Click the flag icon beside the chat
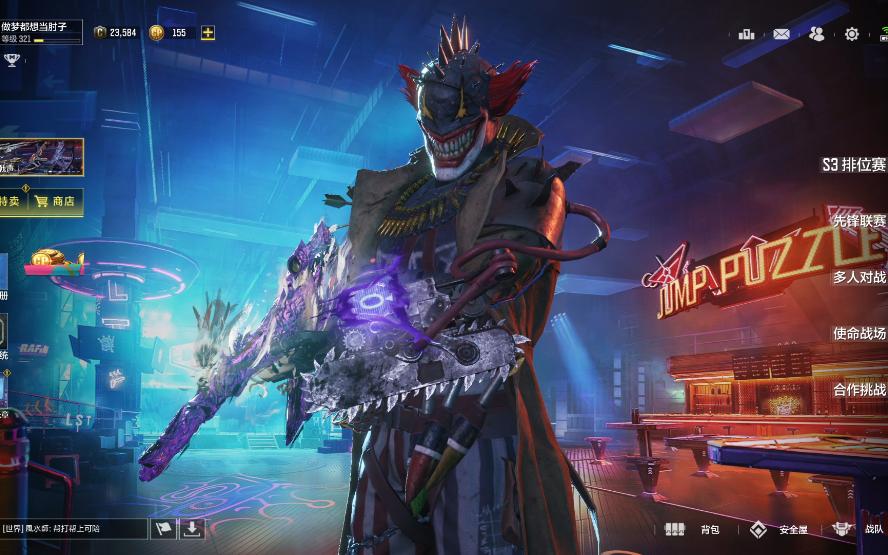The image size is (888, 555). pos(163,528)
